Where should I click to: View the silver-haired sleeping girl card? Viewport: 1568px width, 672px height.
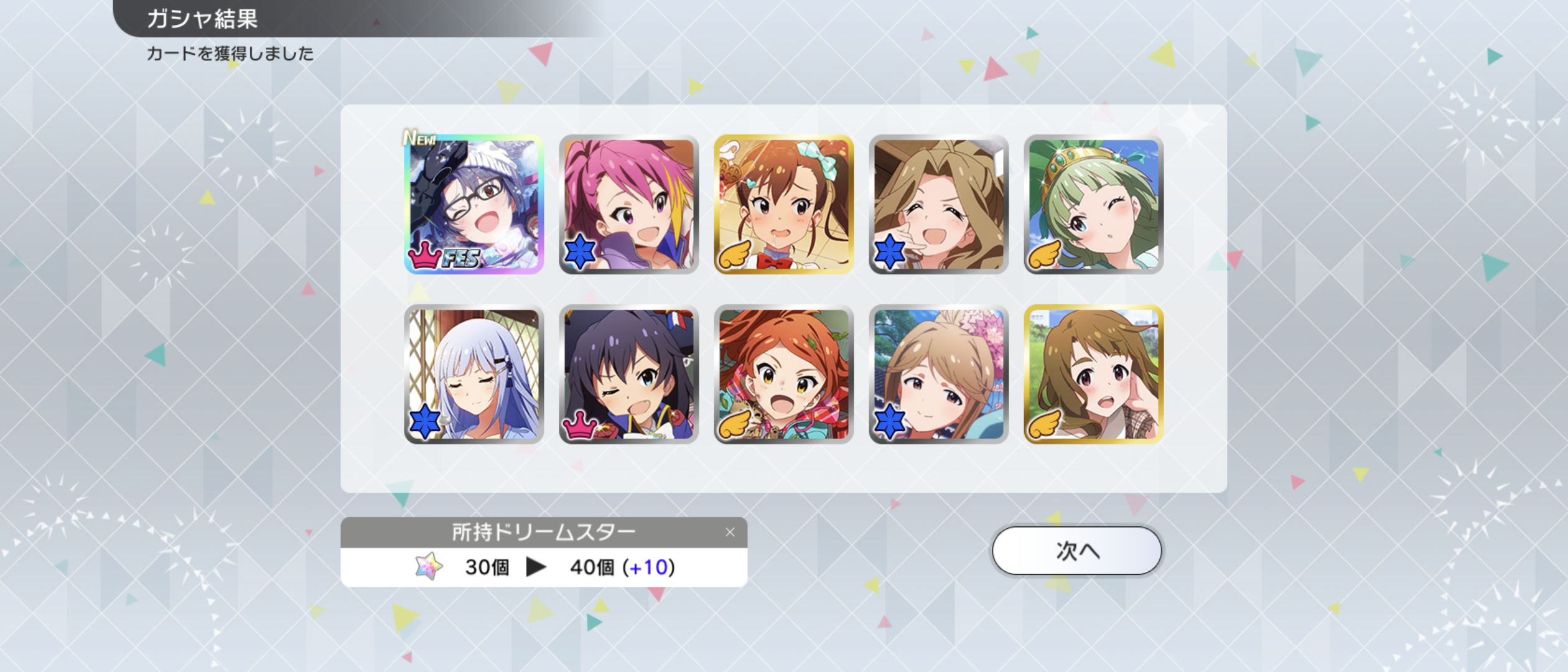tap(474, 374)
